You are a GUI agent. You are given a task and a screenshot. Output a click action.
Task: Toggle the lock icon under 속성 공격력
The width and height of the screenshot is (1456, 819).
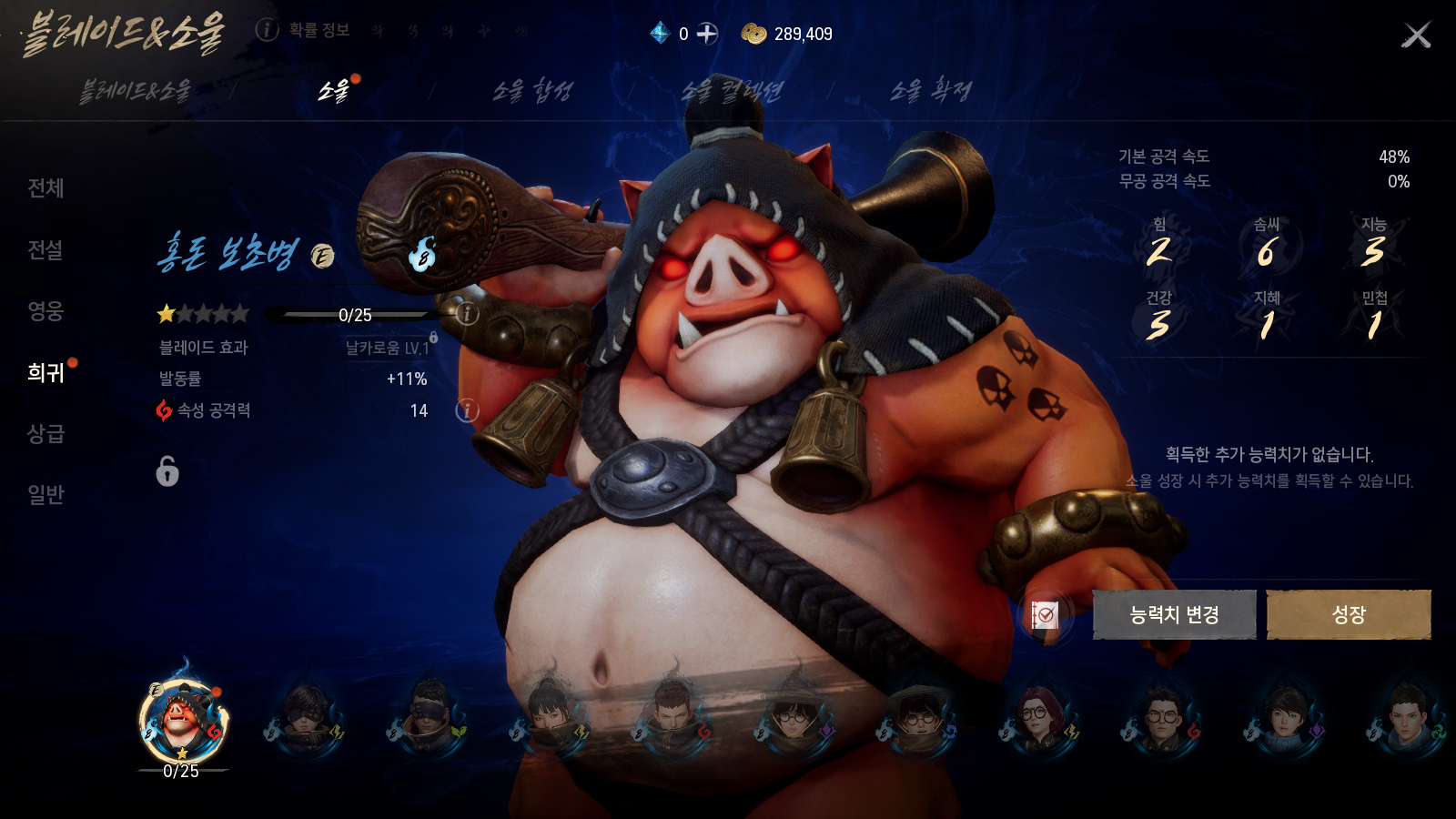coord(167,471)
